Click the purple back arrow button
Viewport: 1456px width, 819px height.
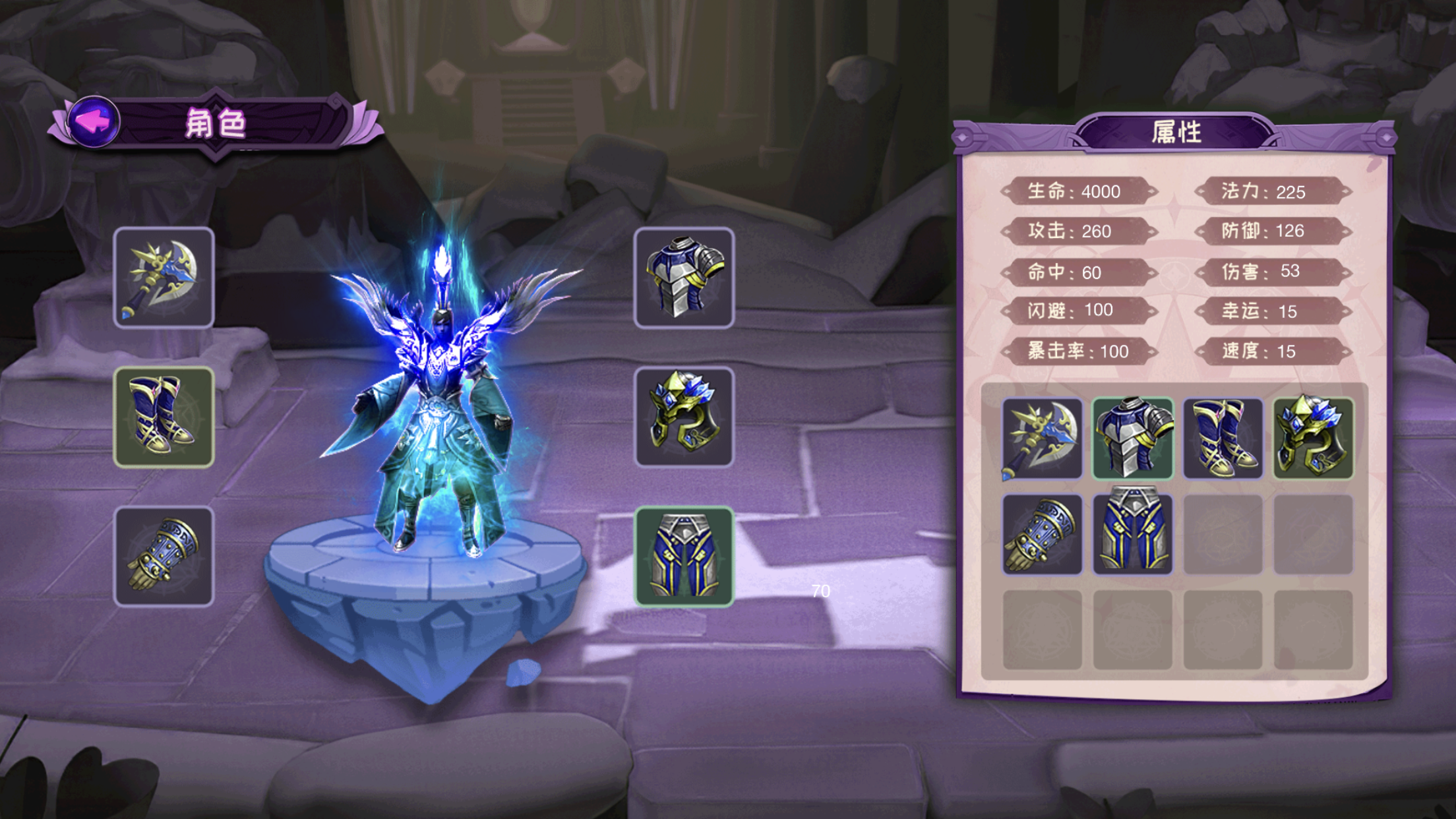pos(94,121)
